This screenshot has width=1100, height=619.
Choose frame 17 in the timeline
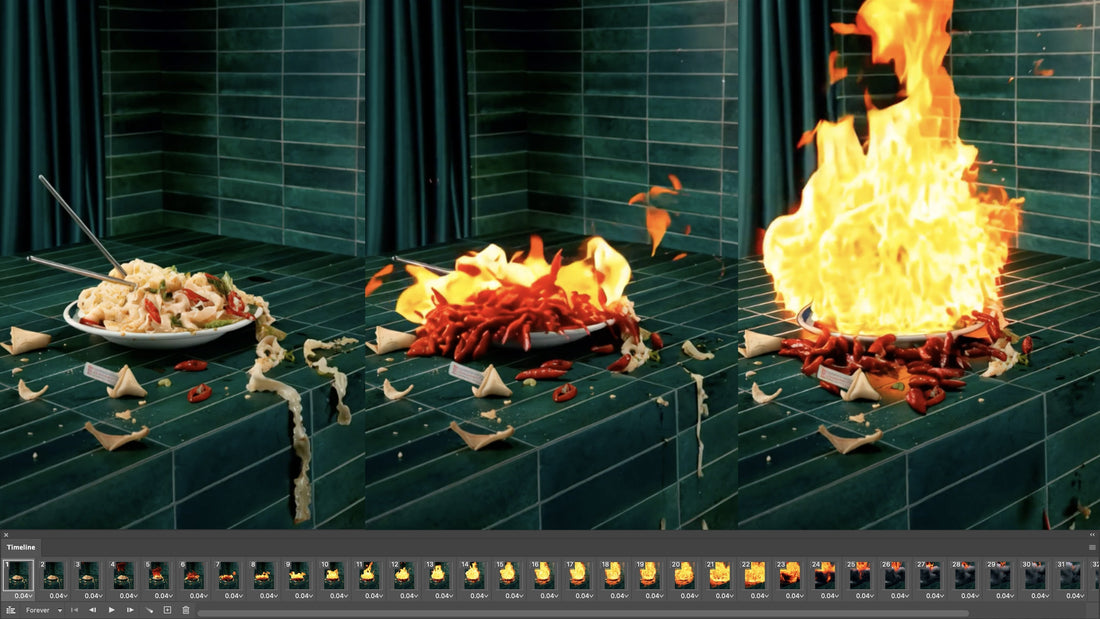point(579,574)
